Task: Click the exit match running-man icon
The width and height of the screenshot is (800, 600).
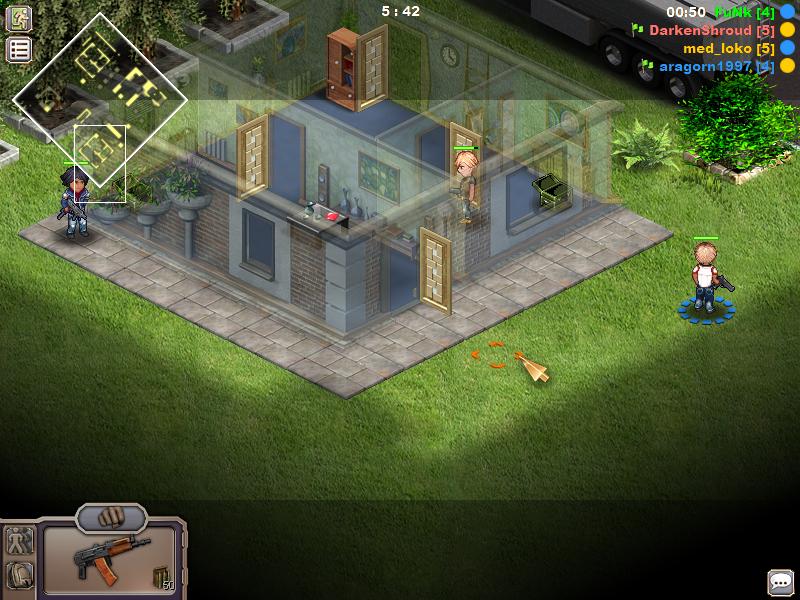Action: tap(19, 21)
